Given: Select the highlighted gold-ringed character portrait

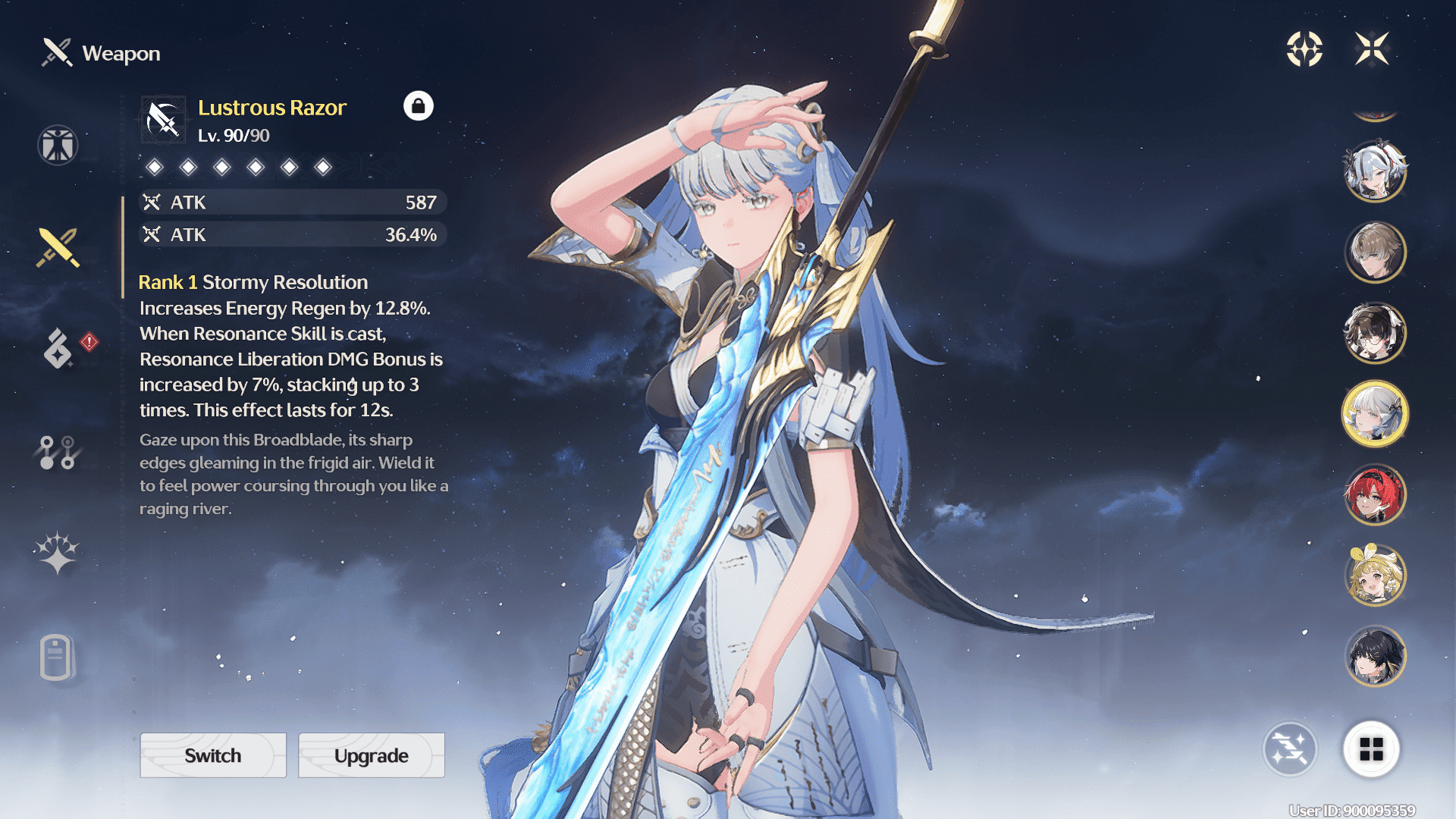Looking at the screenshot, I should pos(1375,414).
